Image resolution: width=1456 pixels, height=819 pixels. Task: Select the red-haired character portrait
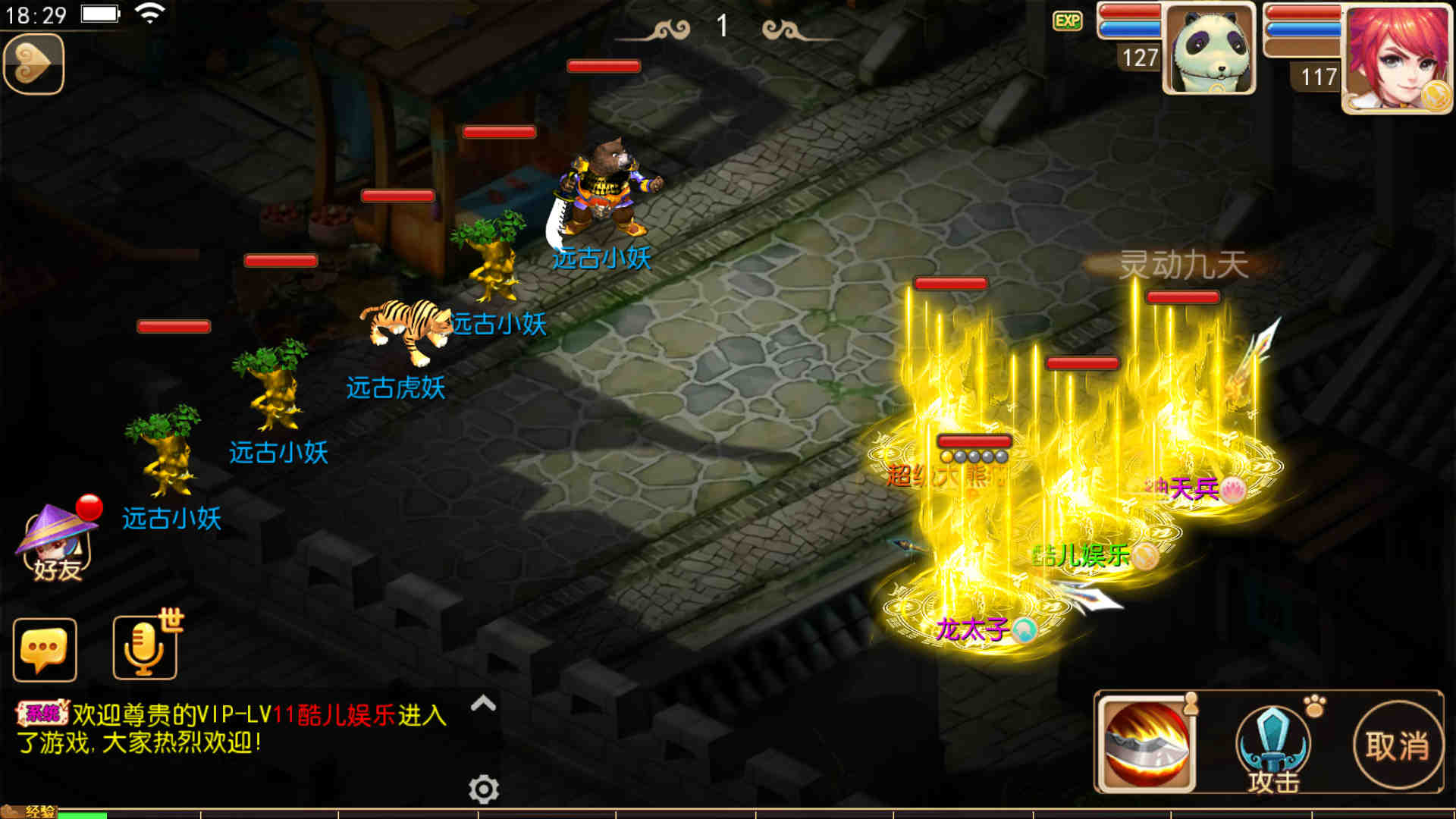[1397, 58]
